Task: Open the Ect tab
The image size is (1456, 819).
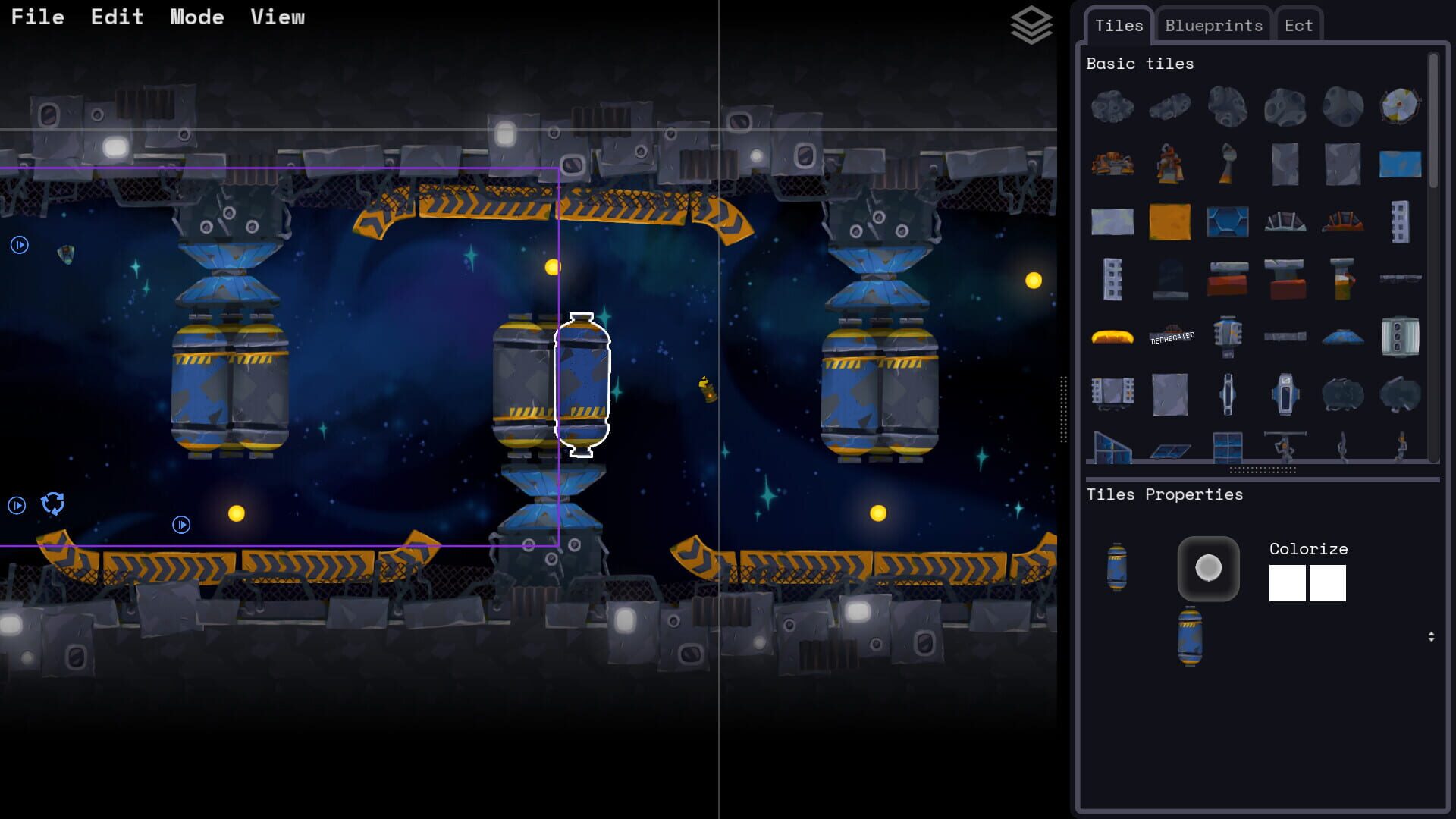Action: [1298, 25]
